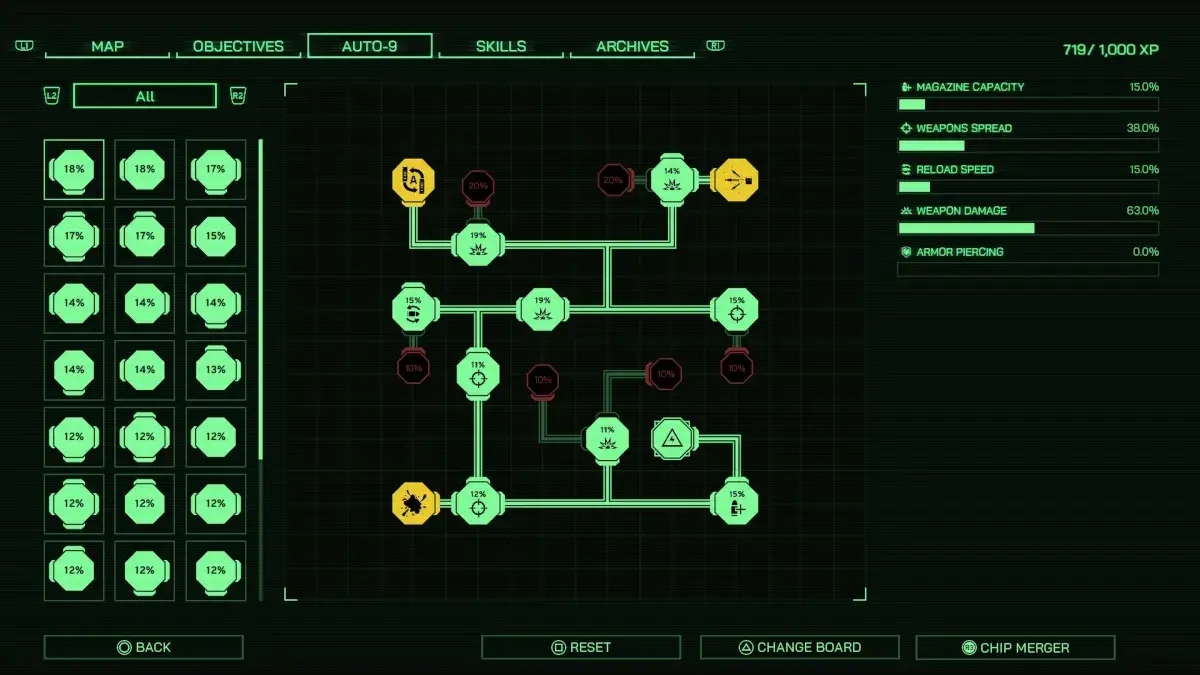This screenshot has width=1200, height=675.
Task: Choose the 13% chip in the inventory
Action: (x=215, y=369)
